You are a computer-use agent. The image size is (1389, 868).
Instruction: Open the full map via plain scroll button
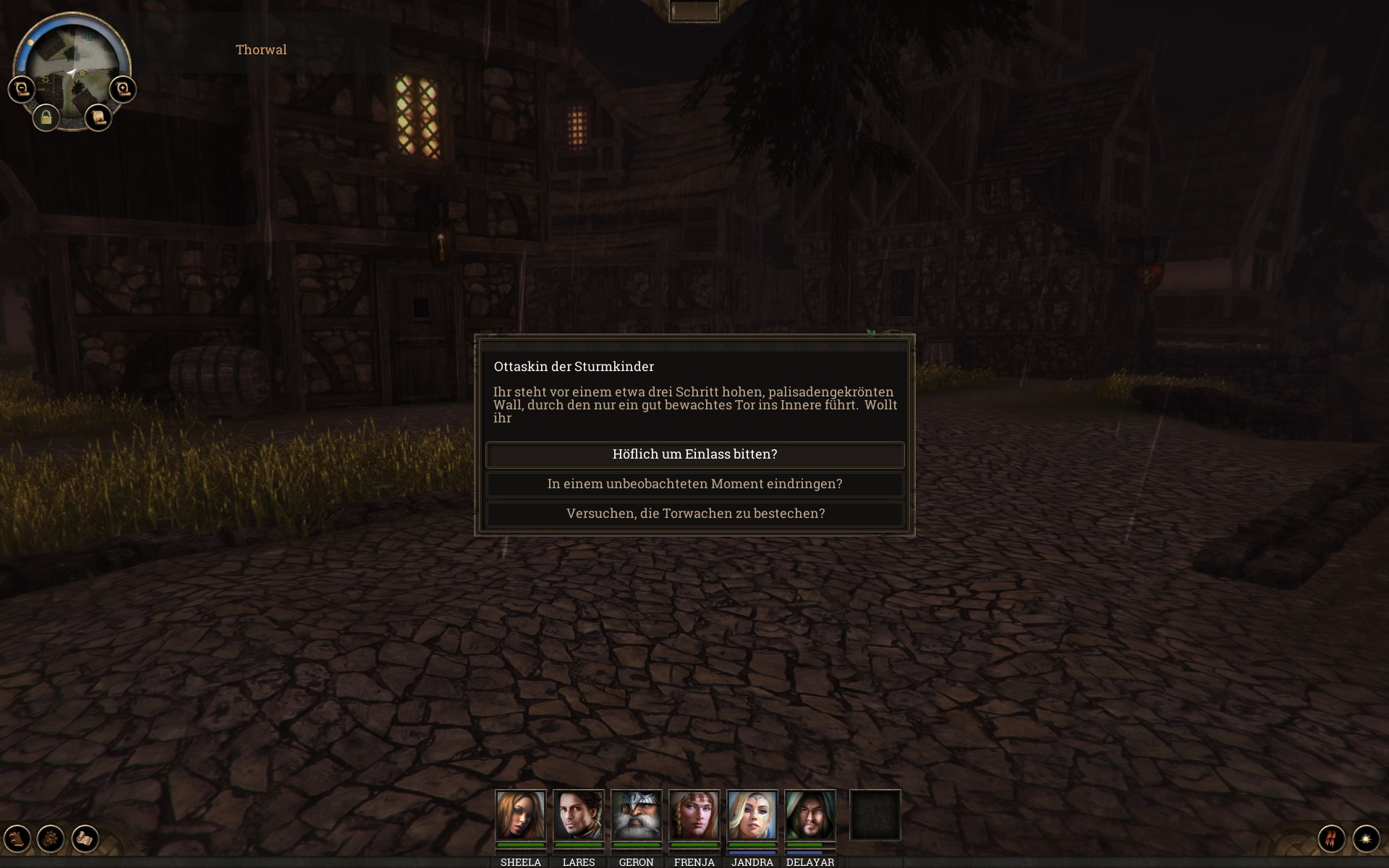coord(98,117)
